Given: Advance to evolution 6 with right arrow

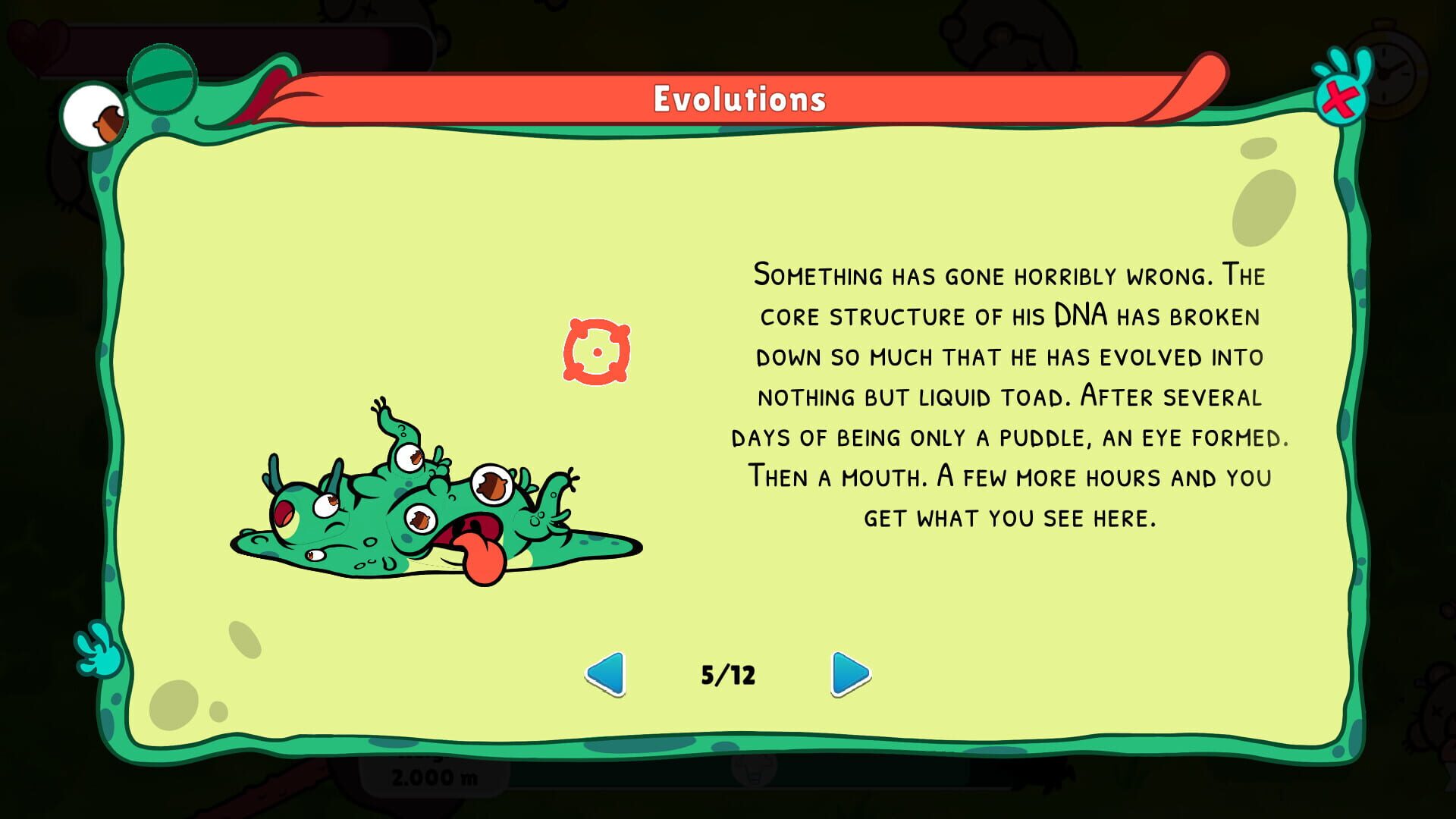Looking at the screenshot, I should click(849, 673).
